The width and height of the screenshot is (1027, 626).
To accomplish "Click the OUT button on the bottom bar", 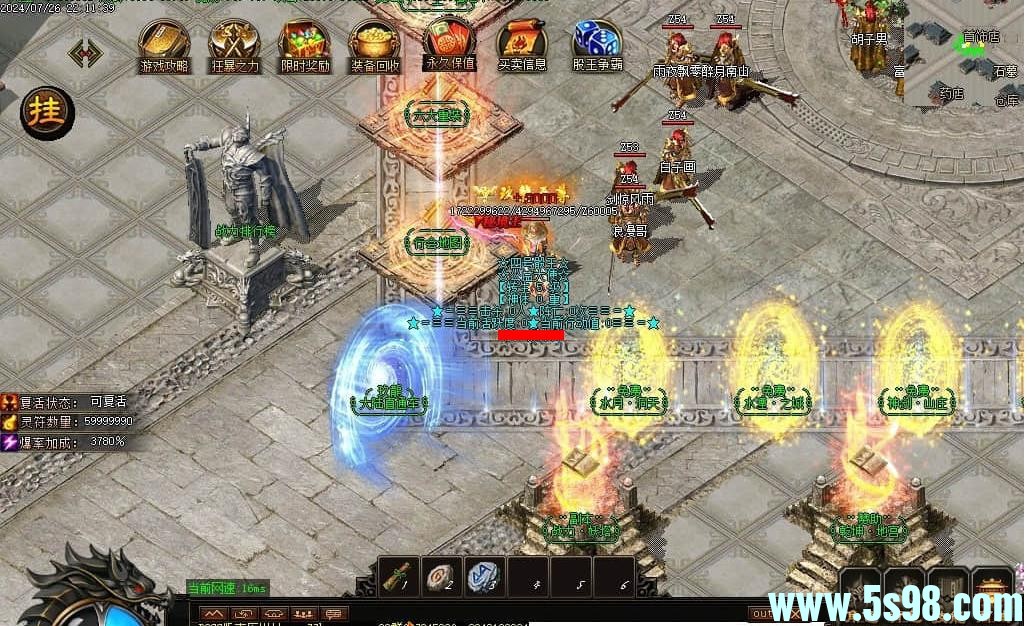I will coord(762,613).
